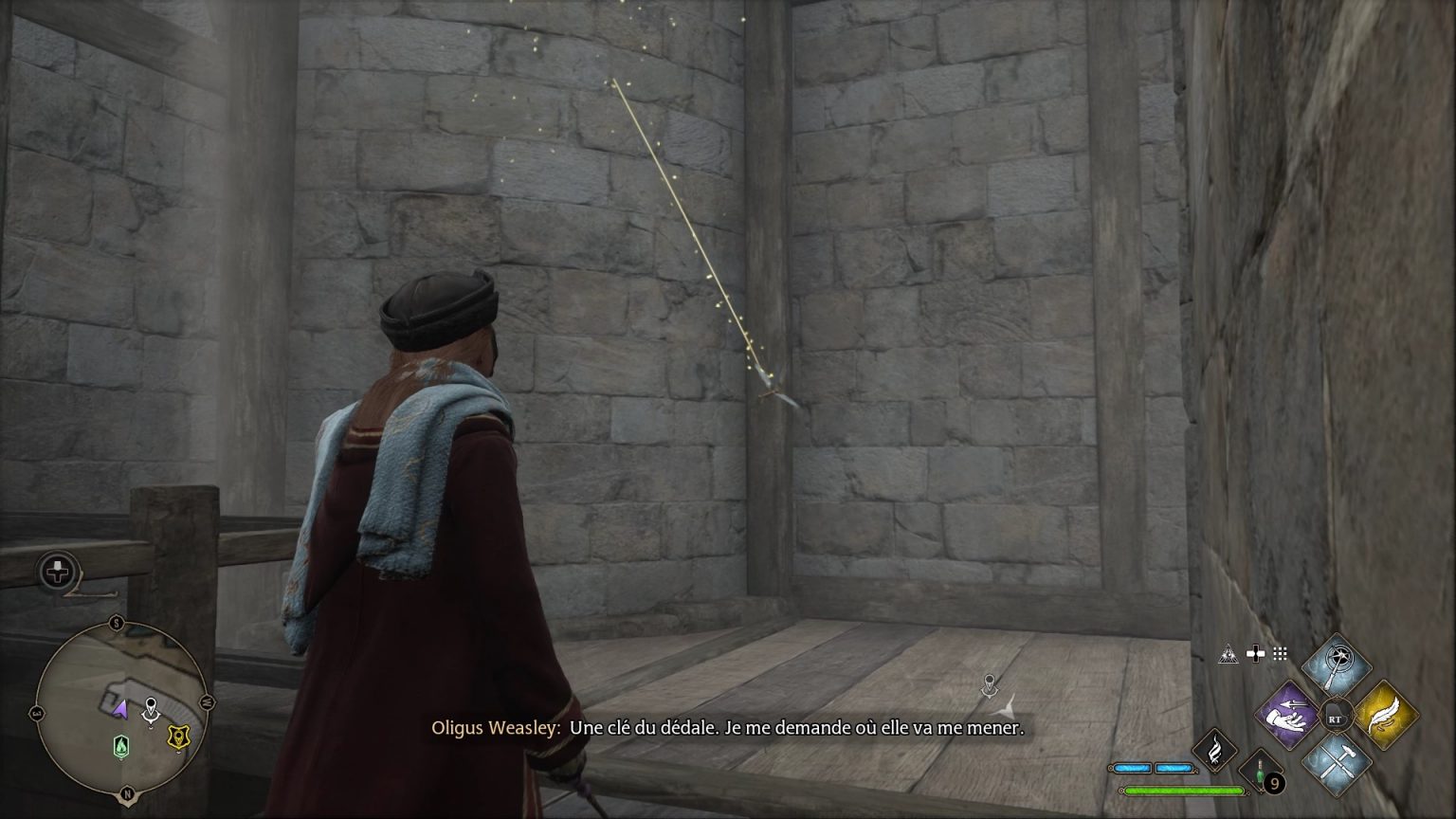Select the purple Accio spell in the diamond
This screenshot has width=1456, height=819.
pyautogui.click(x=1285, y=715)
